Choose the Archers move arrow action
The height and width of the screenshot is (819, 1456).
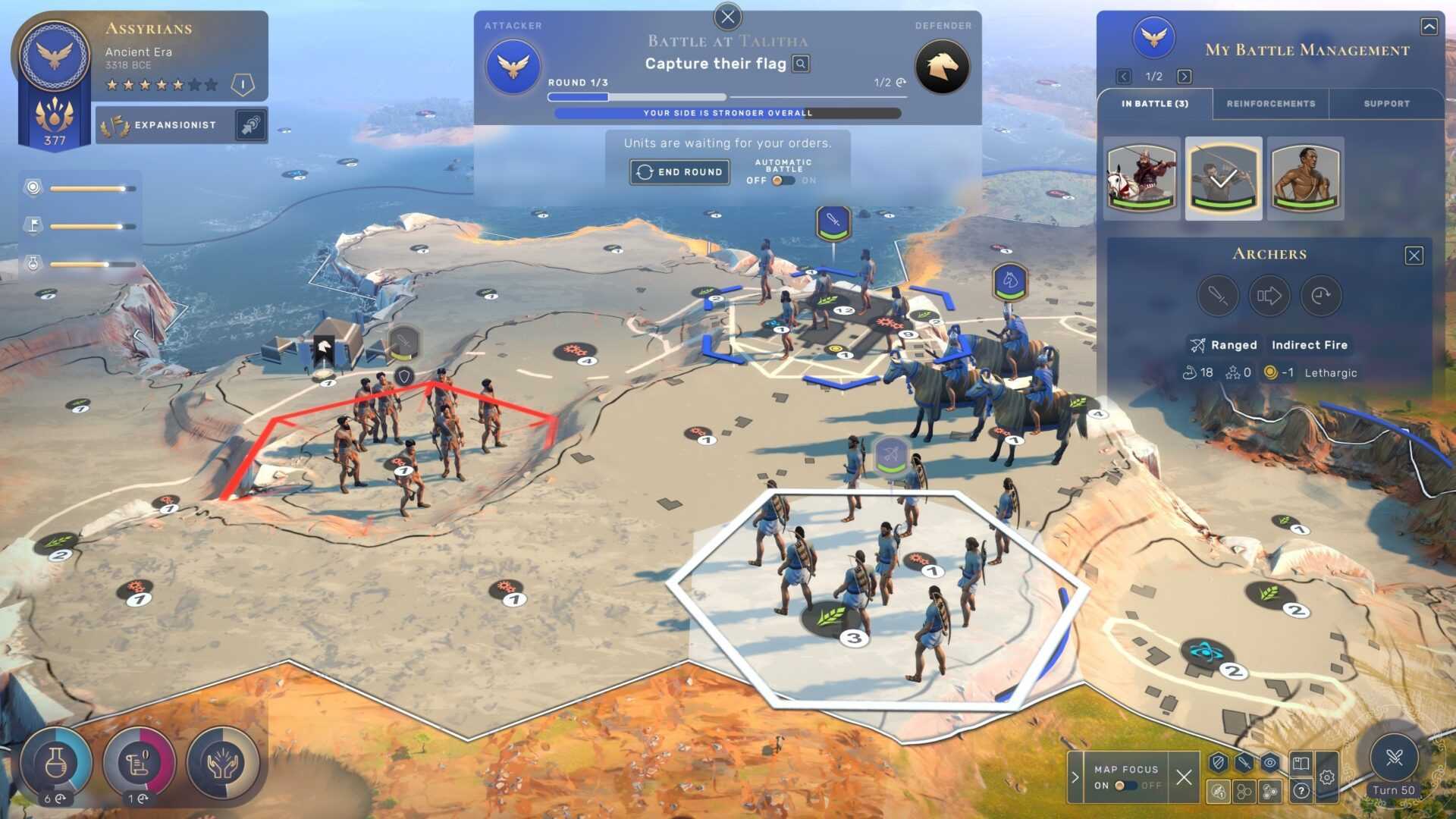(1269, 296)
